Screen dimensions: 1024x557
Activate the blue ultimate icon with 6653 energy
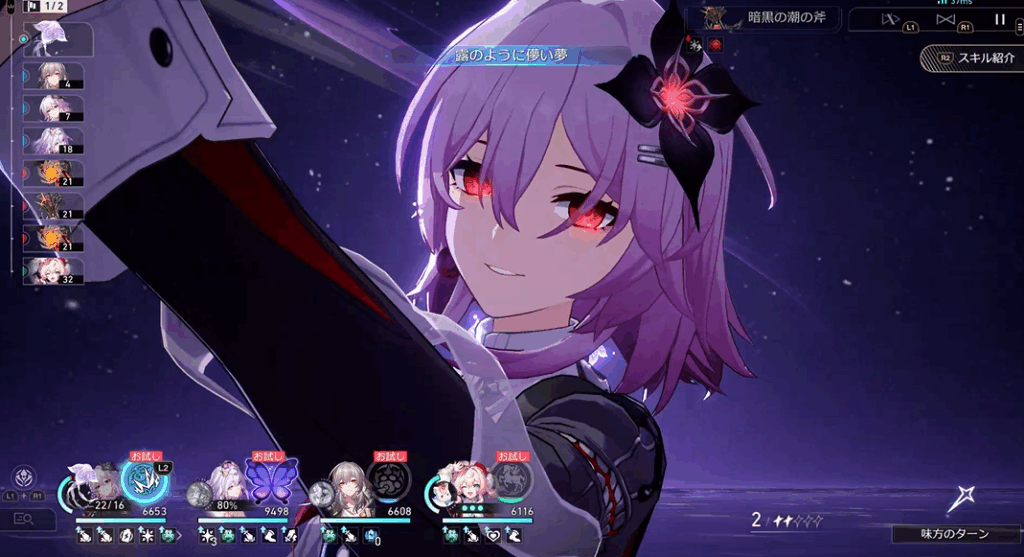click(x=144, y=479)
